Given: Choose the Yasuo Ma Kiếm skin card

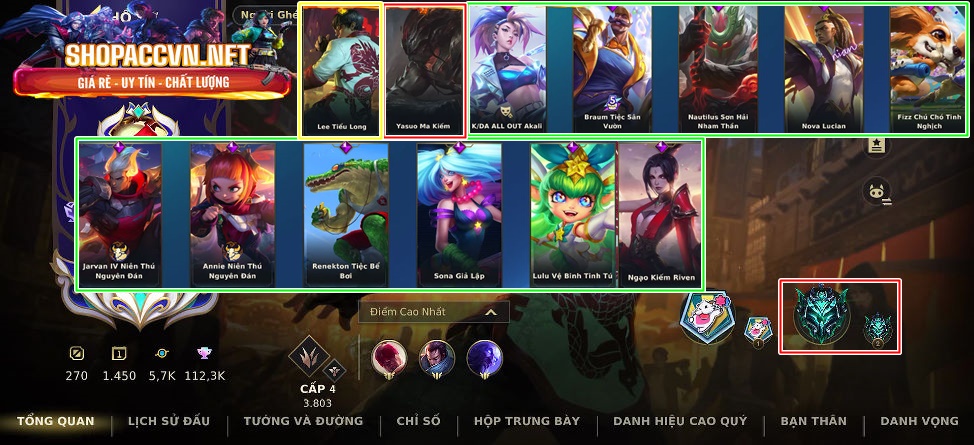Looking at the screenshot, I should (425, 70).
